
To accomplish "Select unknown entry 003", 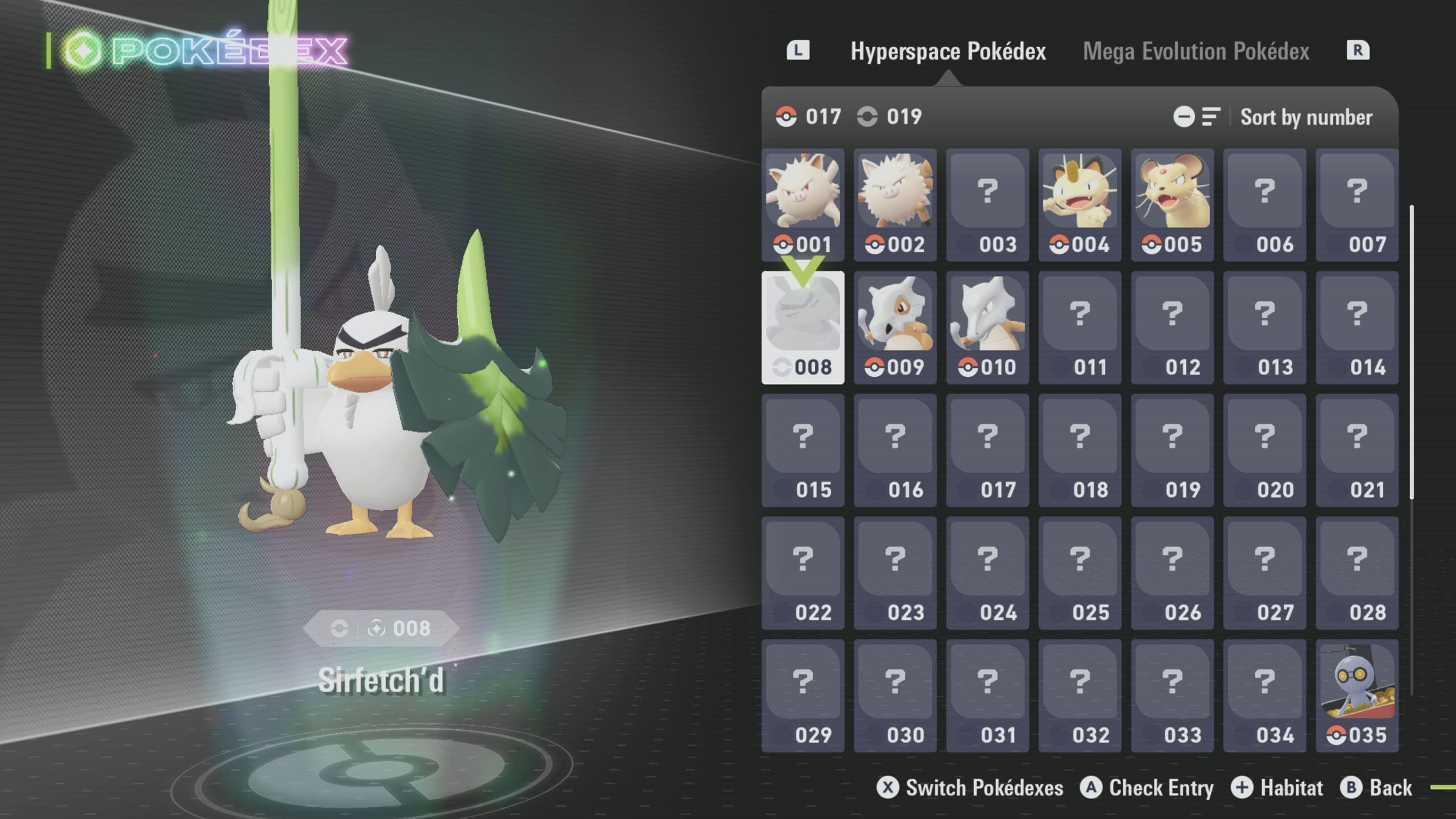I will (x=987, y=205).
